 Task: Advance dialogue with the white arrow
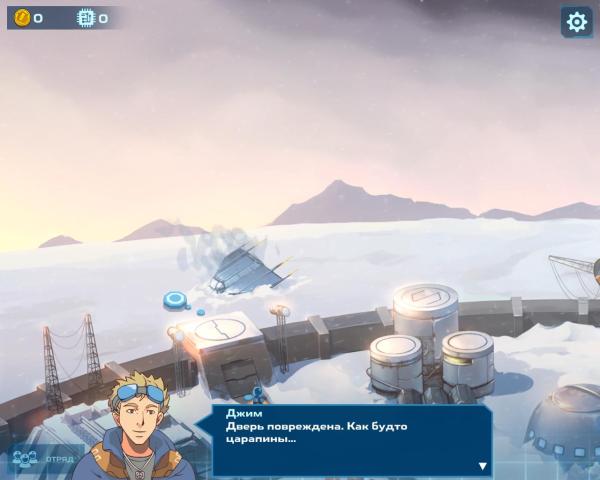(x=482, y=466)
